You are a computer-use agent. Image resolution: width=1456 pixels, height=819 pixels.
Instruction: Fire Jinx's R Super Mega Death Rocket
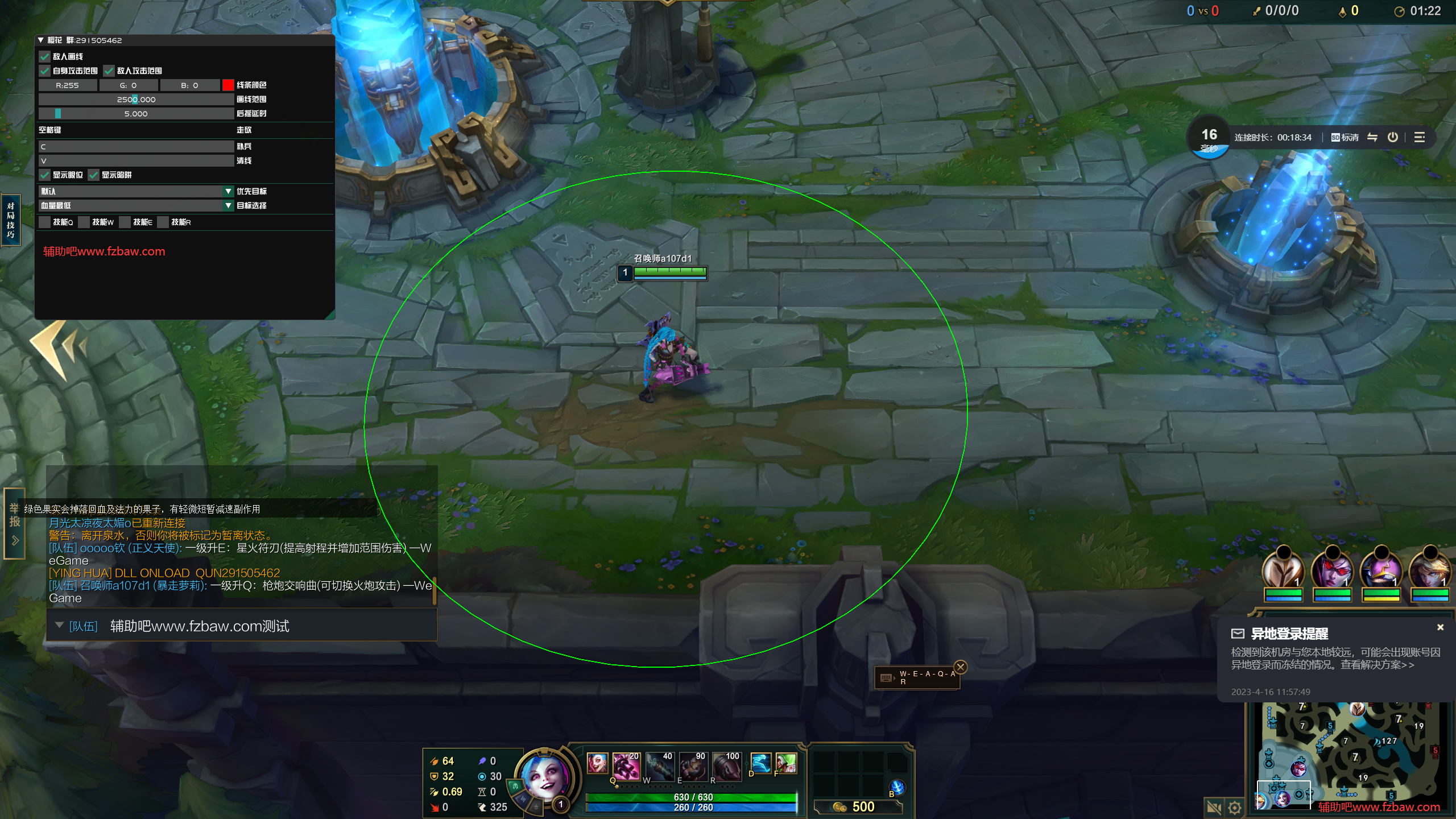[x=726, y=766]
